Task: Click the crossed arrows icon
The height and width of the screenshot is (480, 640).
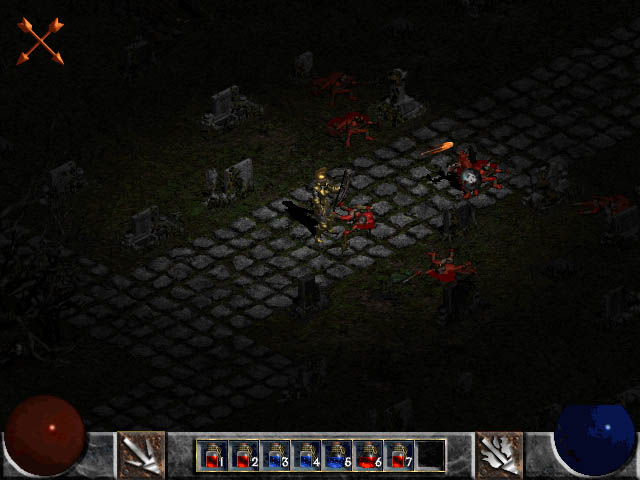Action: coord(41,41)
